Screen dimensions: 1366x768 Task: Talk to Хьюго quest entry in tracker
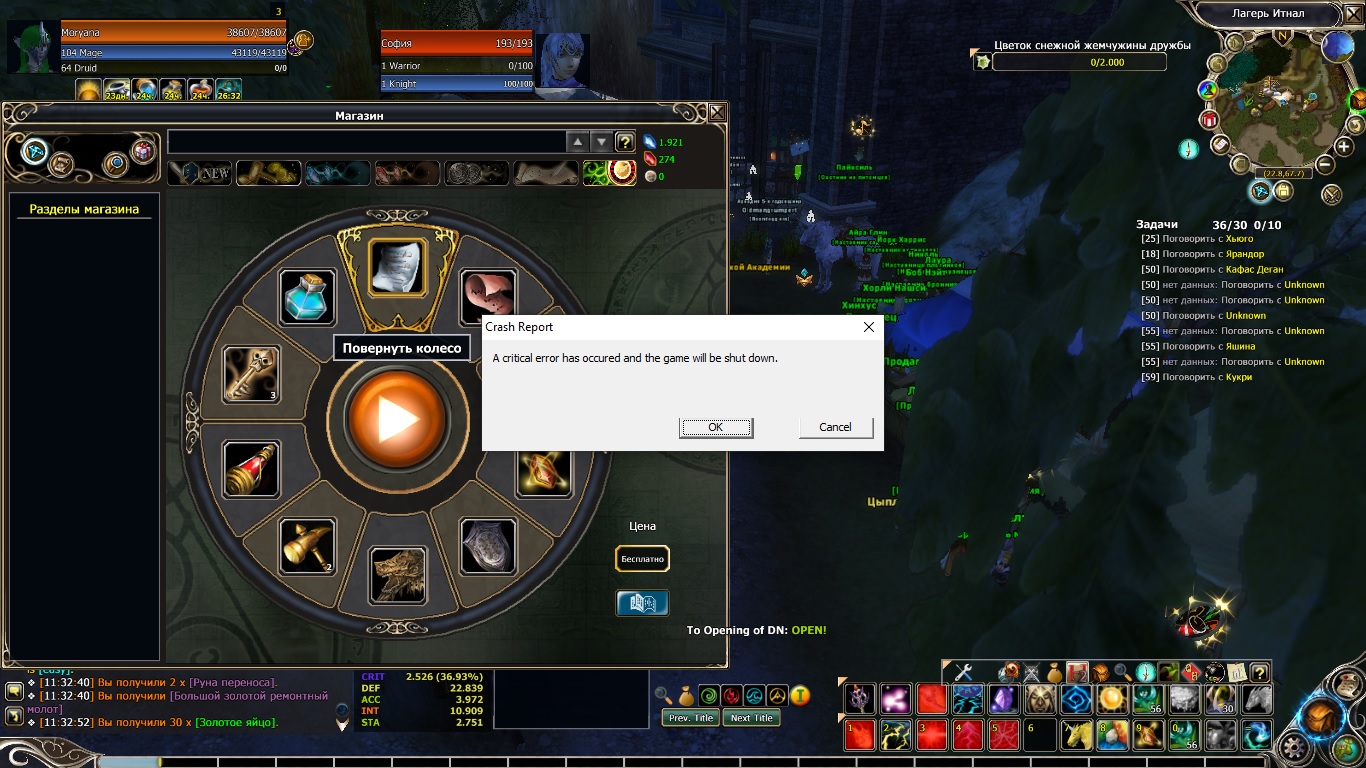(x=1238, y=239)
